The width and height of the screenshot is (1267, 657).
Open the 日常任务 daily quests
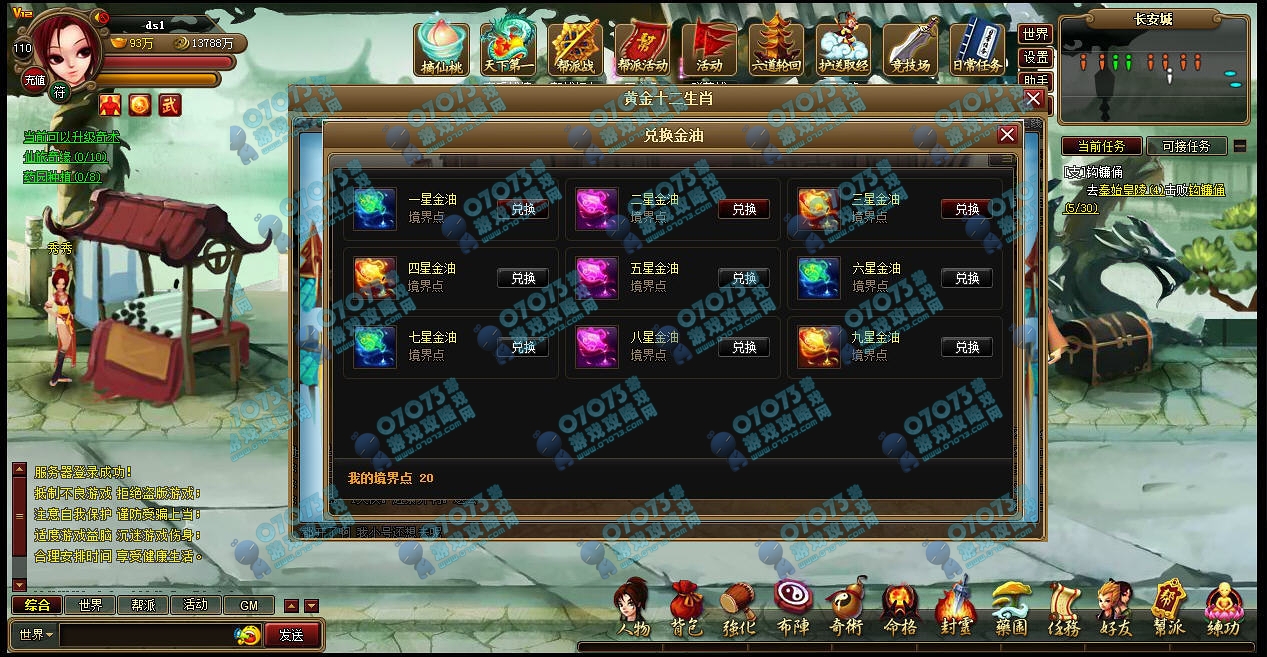pyautogui.click(x=977, y=46)
